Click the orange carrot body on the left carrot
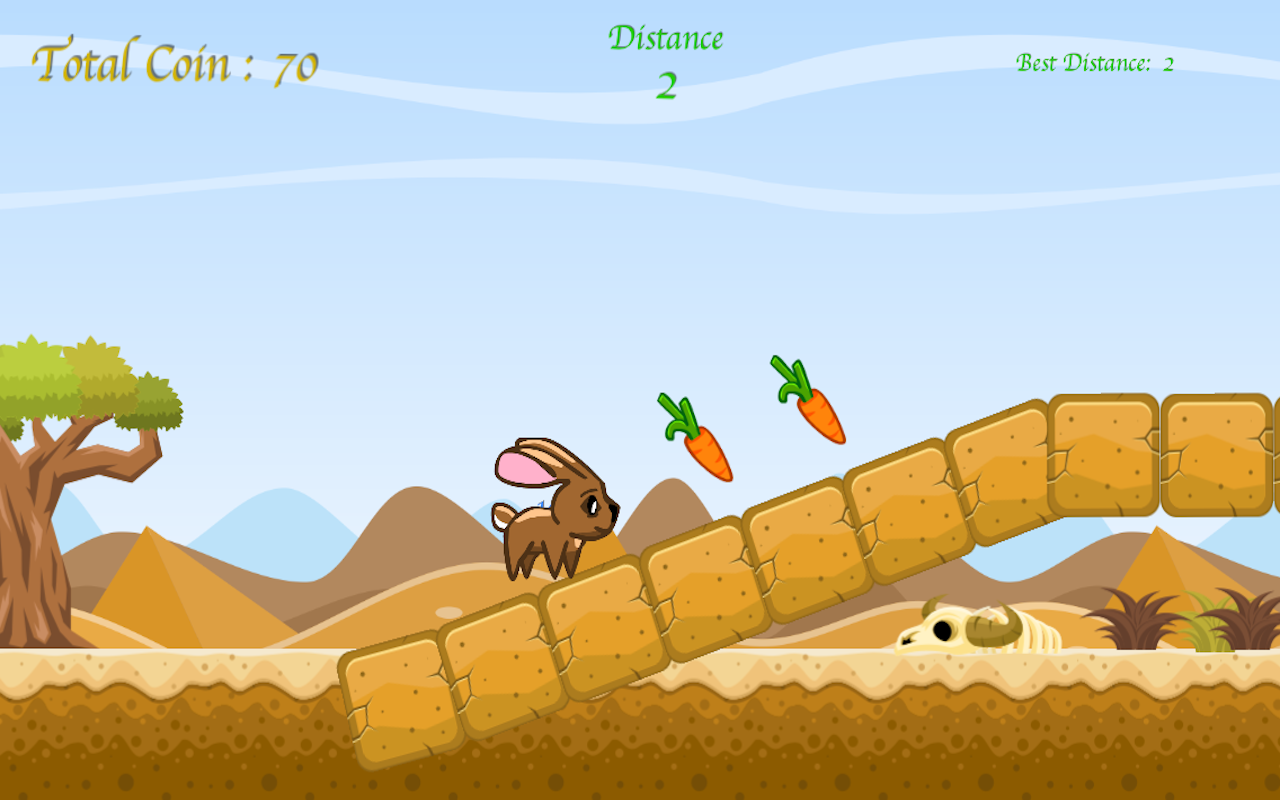Viewport: 1280px width, 800px height. tap(705, 450)
